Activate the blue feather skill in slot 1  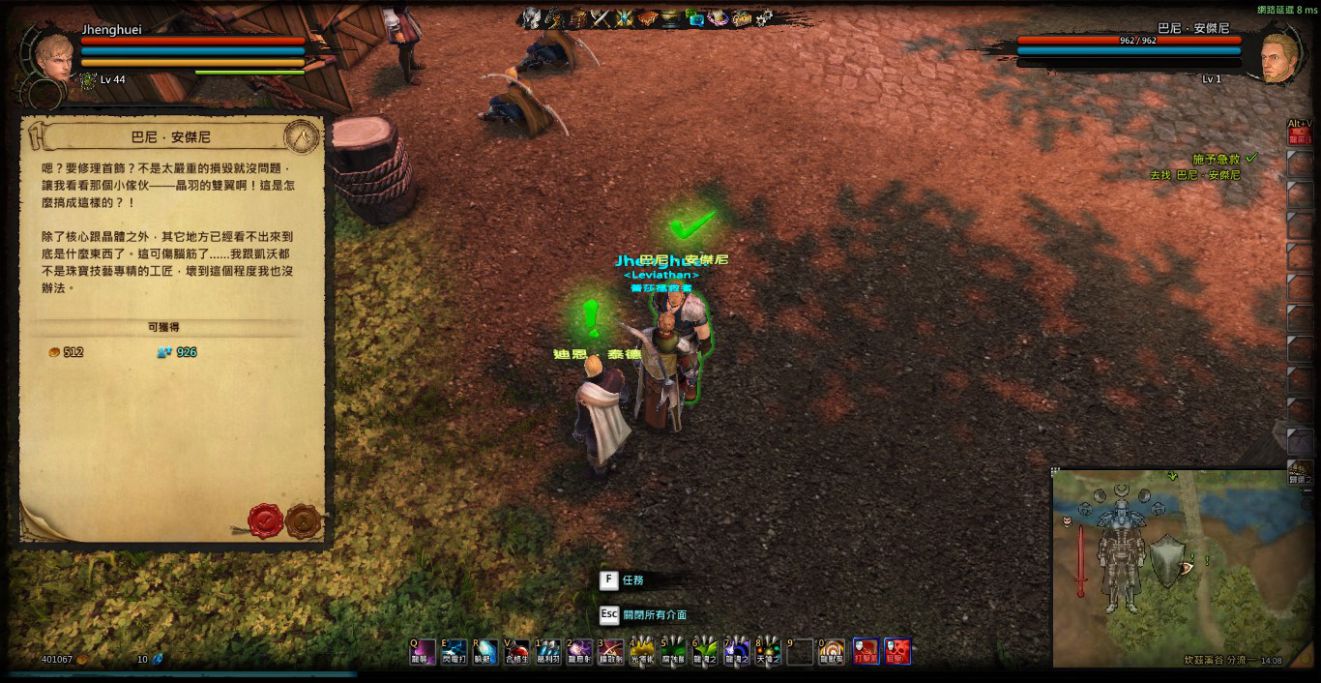(x=548, y=652)
